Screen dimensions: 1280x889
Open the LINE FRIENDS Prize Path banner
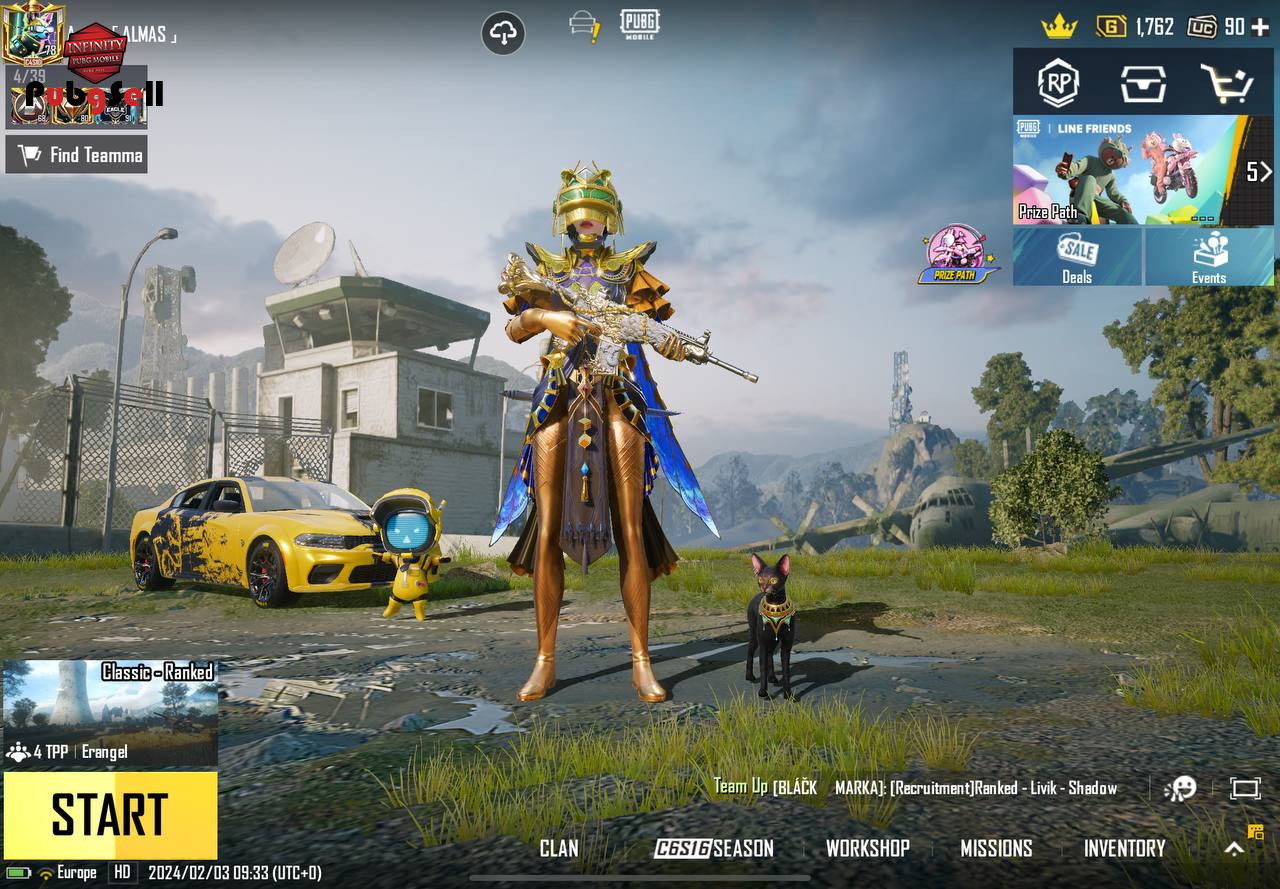[x=1128, y=171]
